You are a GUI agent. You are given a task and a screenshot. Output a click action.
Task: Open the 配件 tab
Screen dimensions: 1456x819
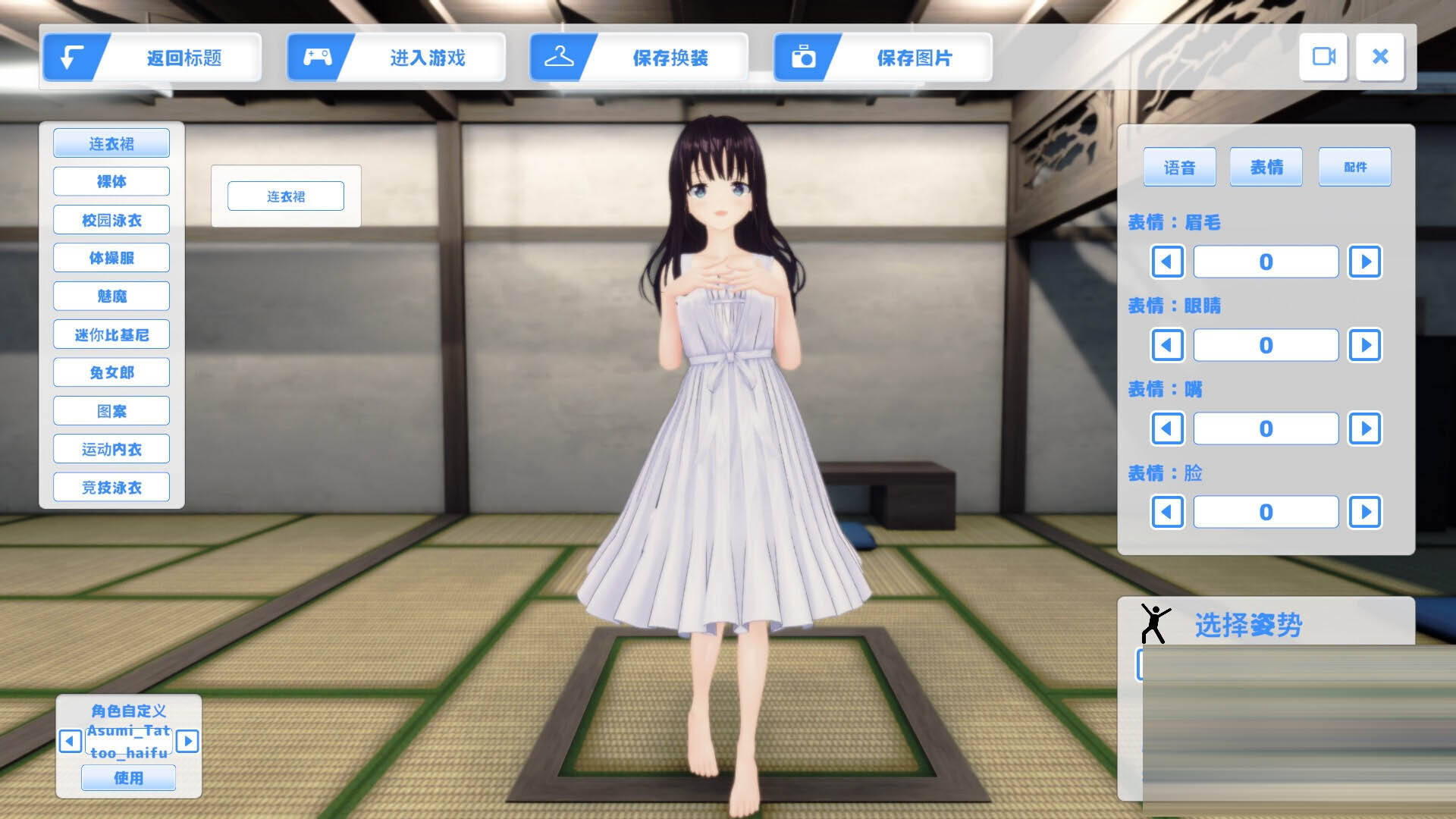coord(1354,167)
